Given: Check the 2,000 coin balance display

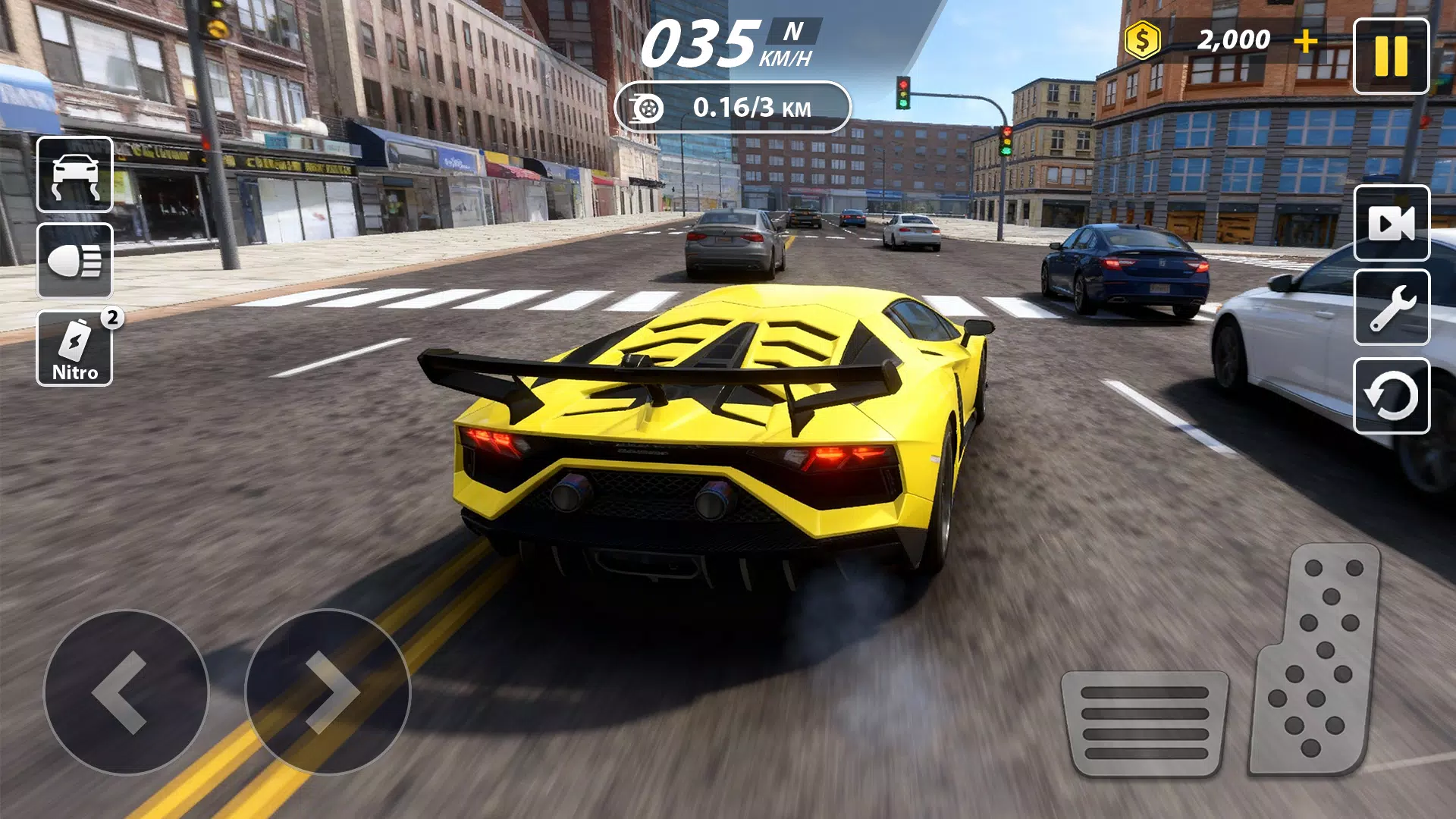Looking at the screenshot, I should [1233, 40].
